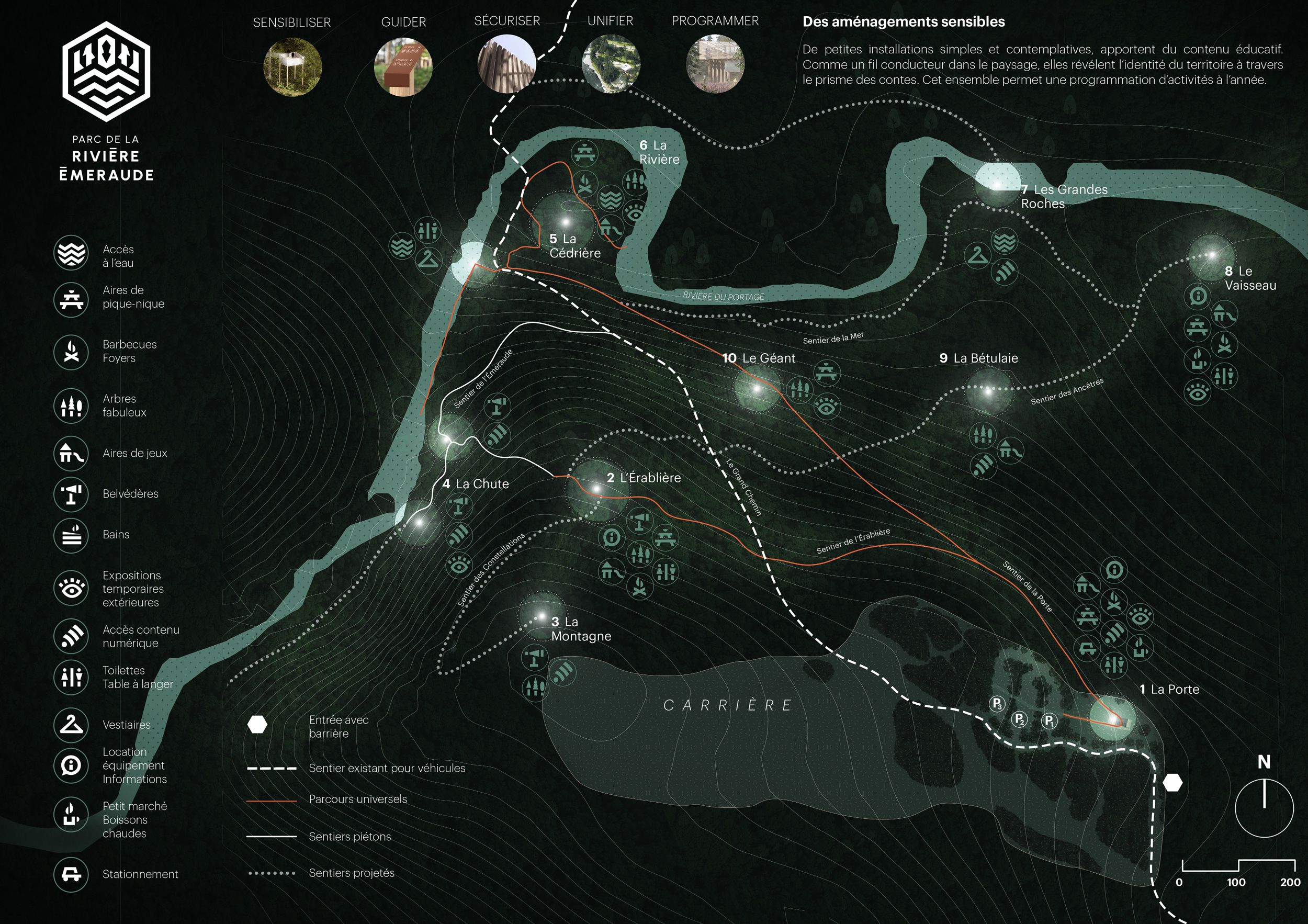Click the Stationnement legend entry
The width and height of the screenshot is (1308, 924).
click(x=71, y=874)
